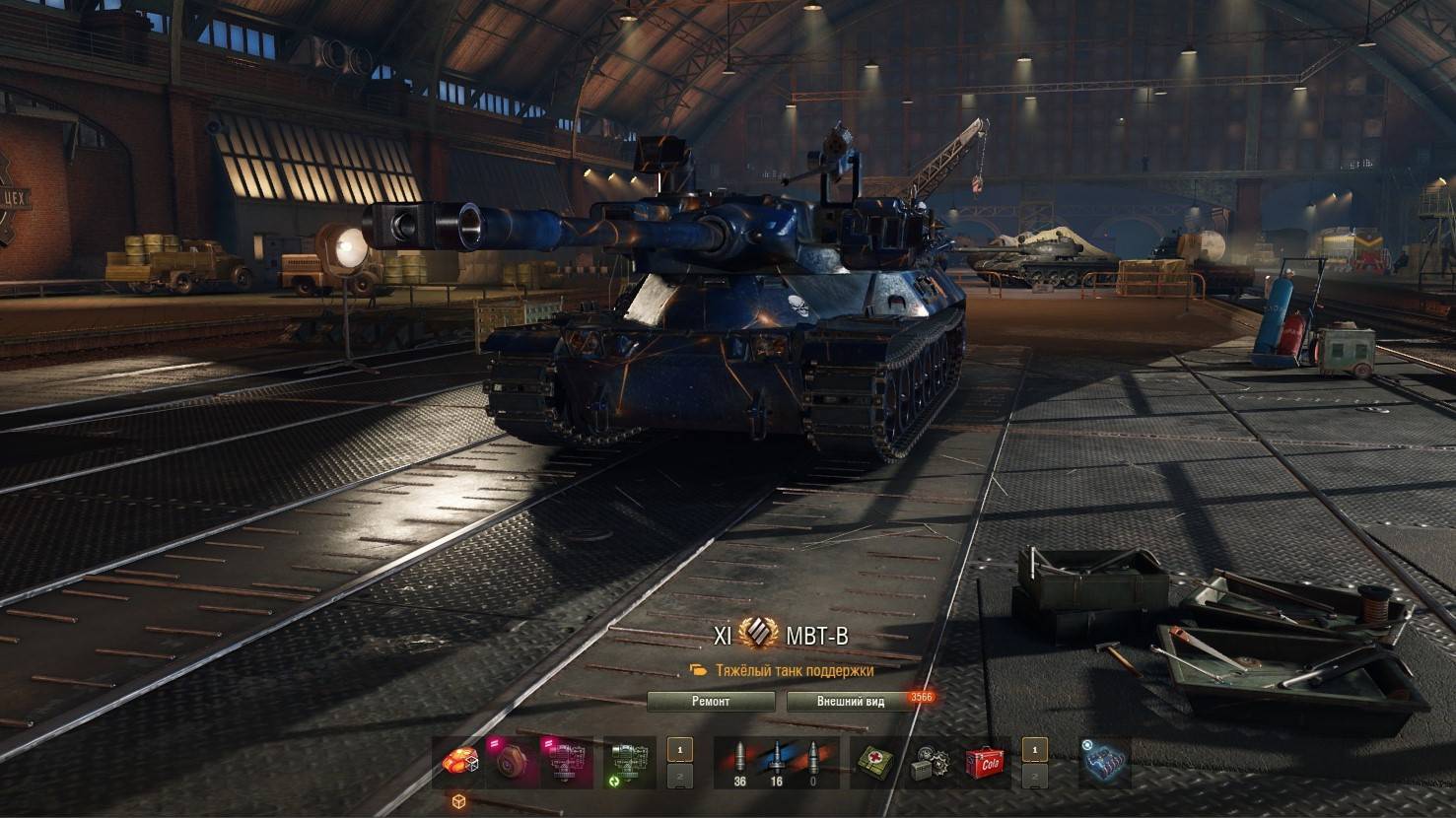Select the shell slot showing 16 rounds

(776, 763)
